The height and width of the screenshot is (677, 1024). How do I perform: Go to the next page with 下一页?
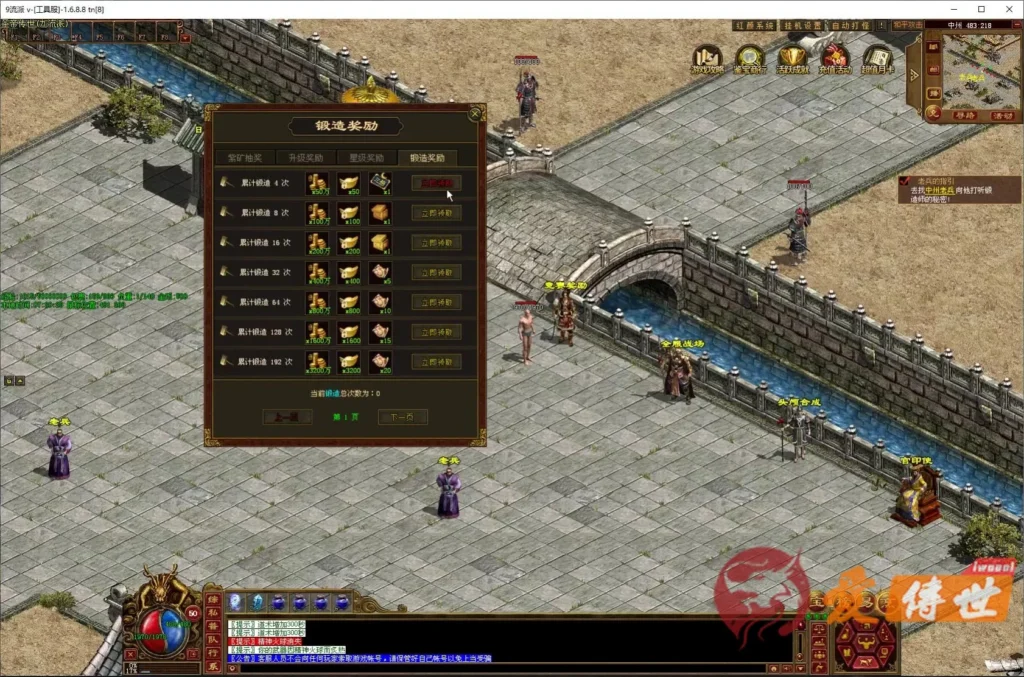click(x=403, y=417)
